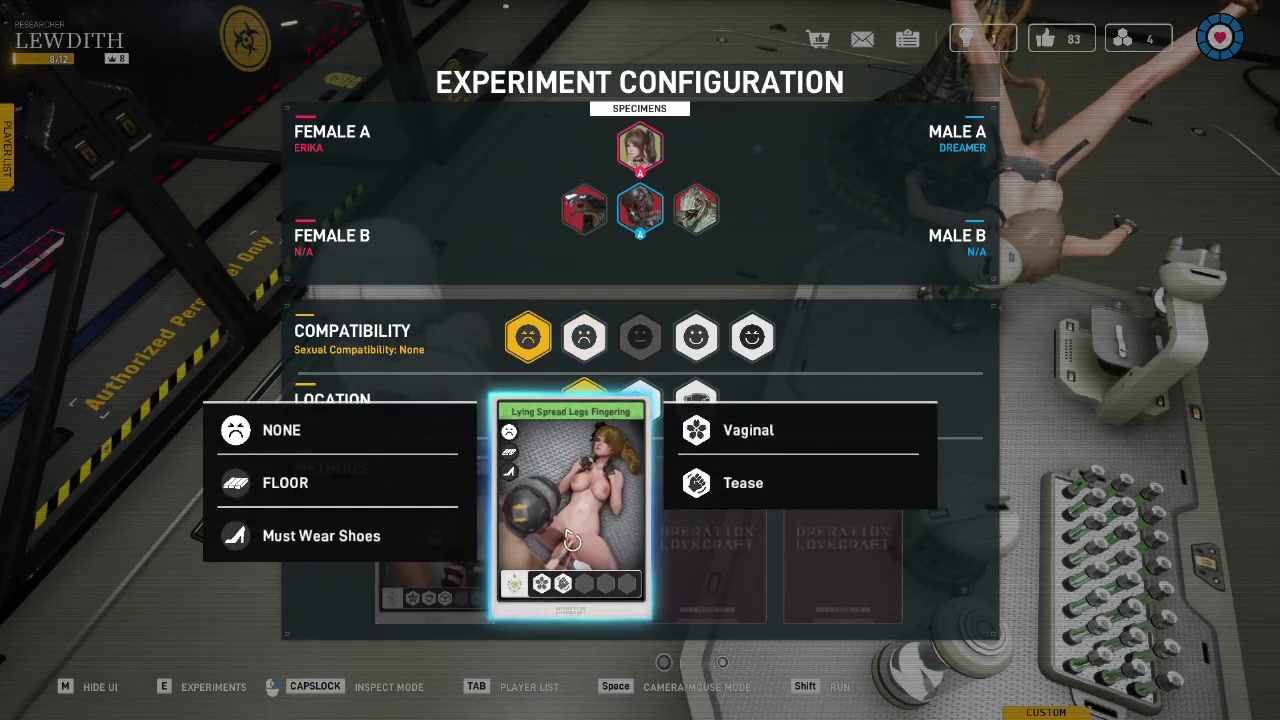Select the right pale creature specimen portrait
Image resolution: width=1280 pixels, height=720 pixels.
tap(696, 208)
